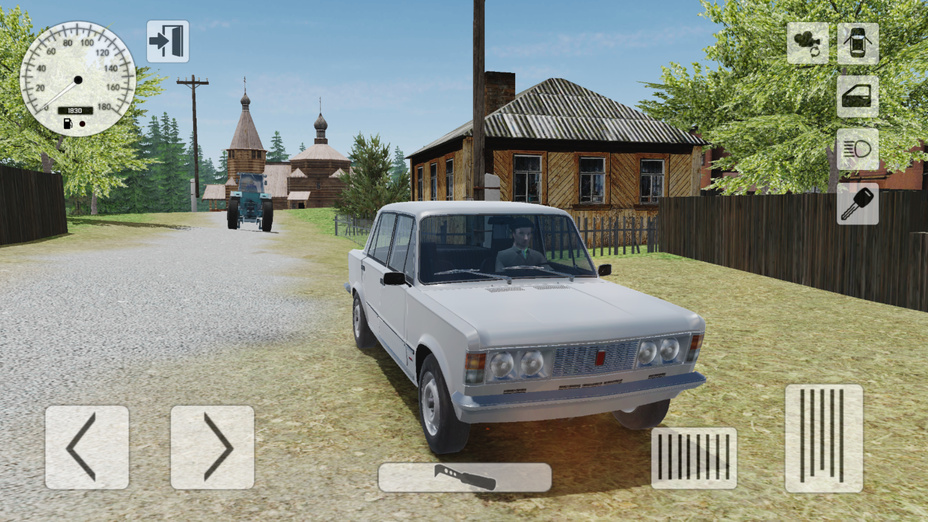Start the engine with the key icon

(x=858, y=203)
